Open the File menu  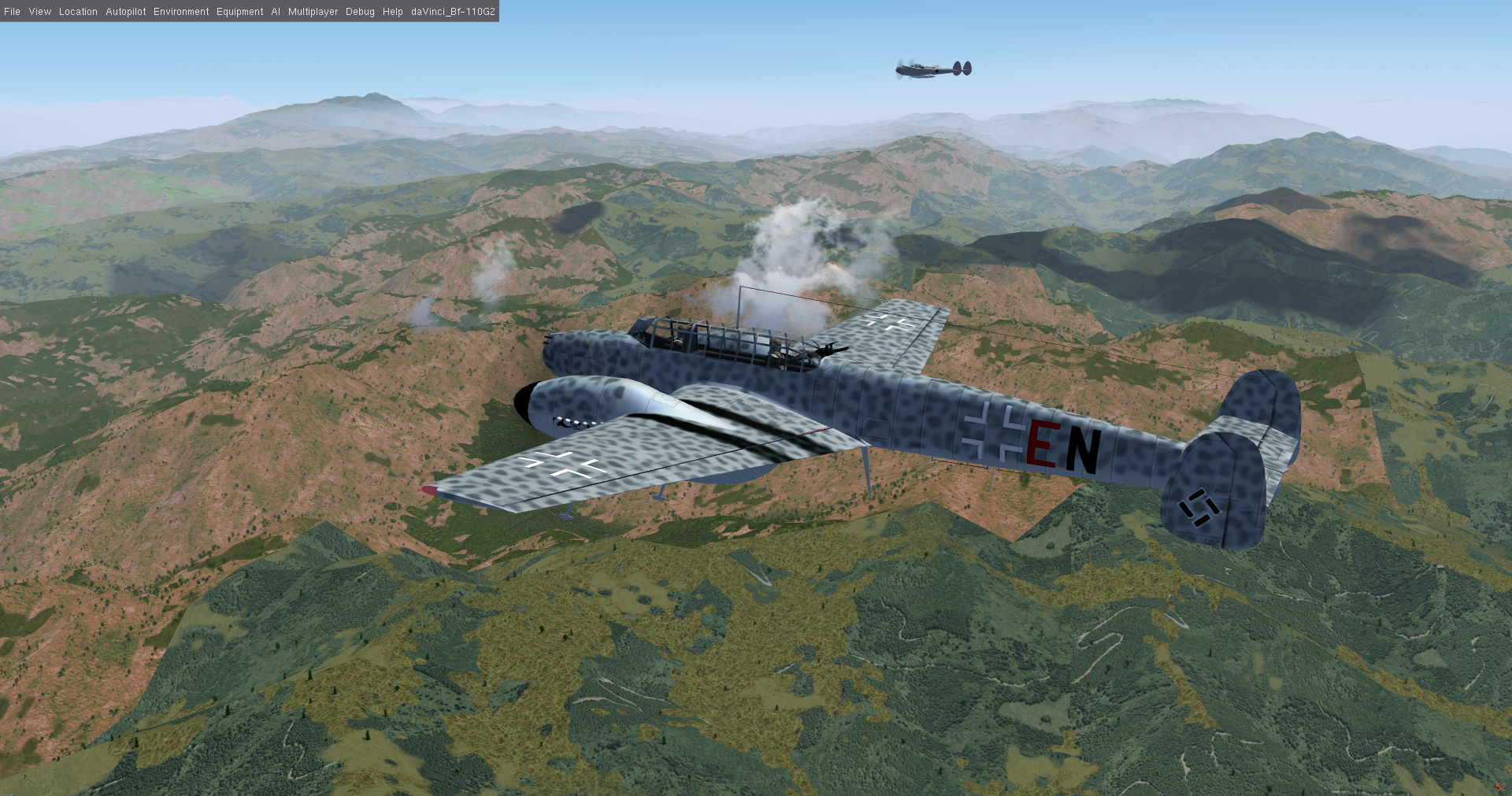(x=13, y=12)
